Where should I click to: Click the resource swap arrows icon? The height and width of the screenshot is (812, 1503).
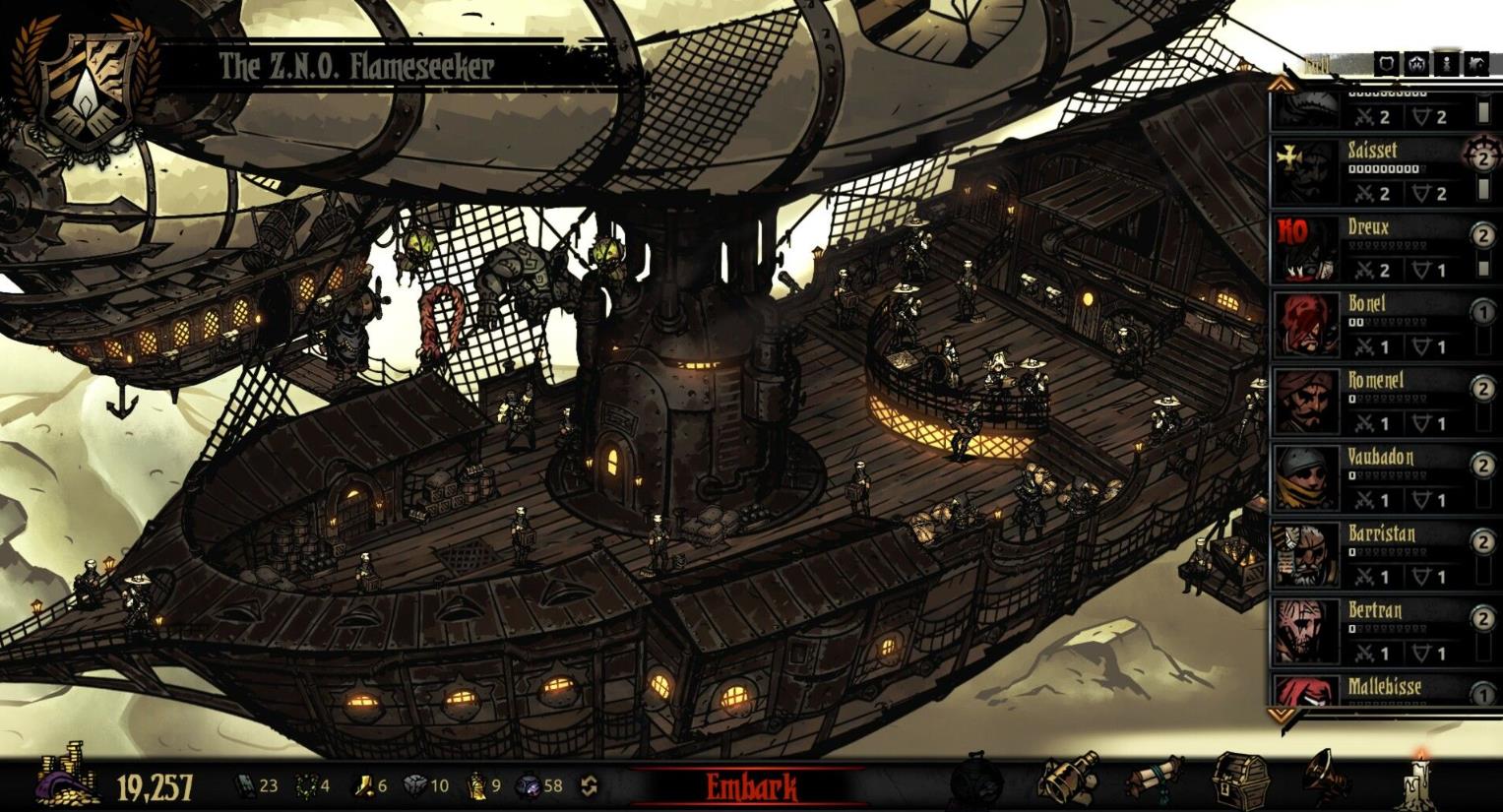coord(589,785)
